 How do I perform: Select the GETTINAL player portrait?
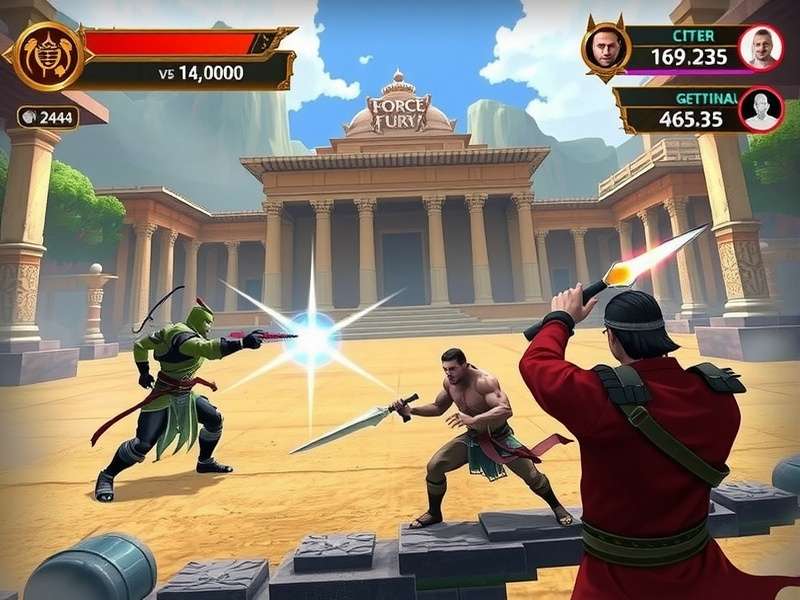(x=760, y=109)
